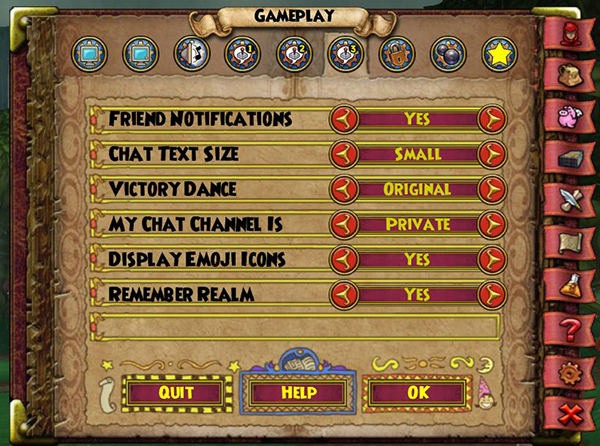Cycle My Chat Channel with left arrow

[x=345, y=224]
